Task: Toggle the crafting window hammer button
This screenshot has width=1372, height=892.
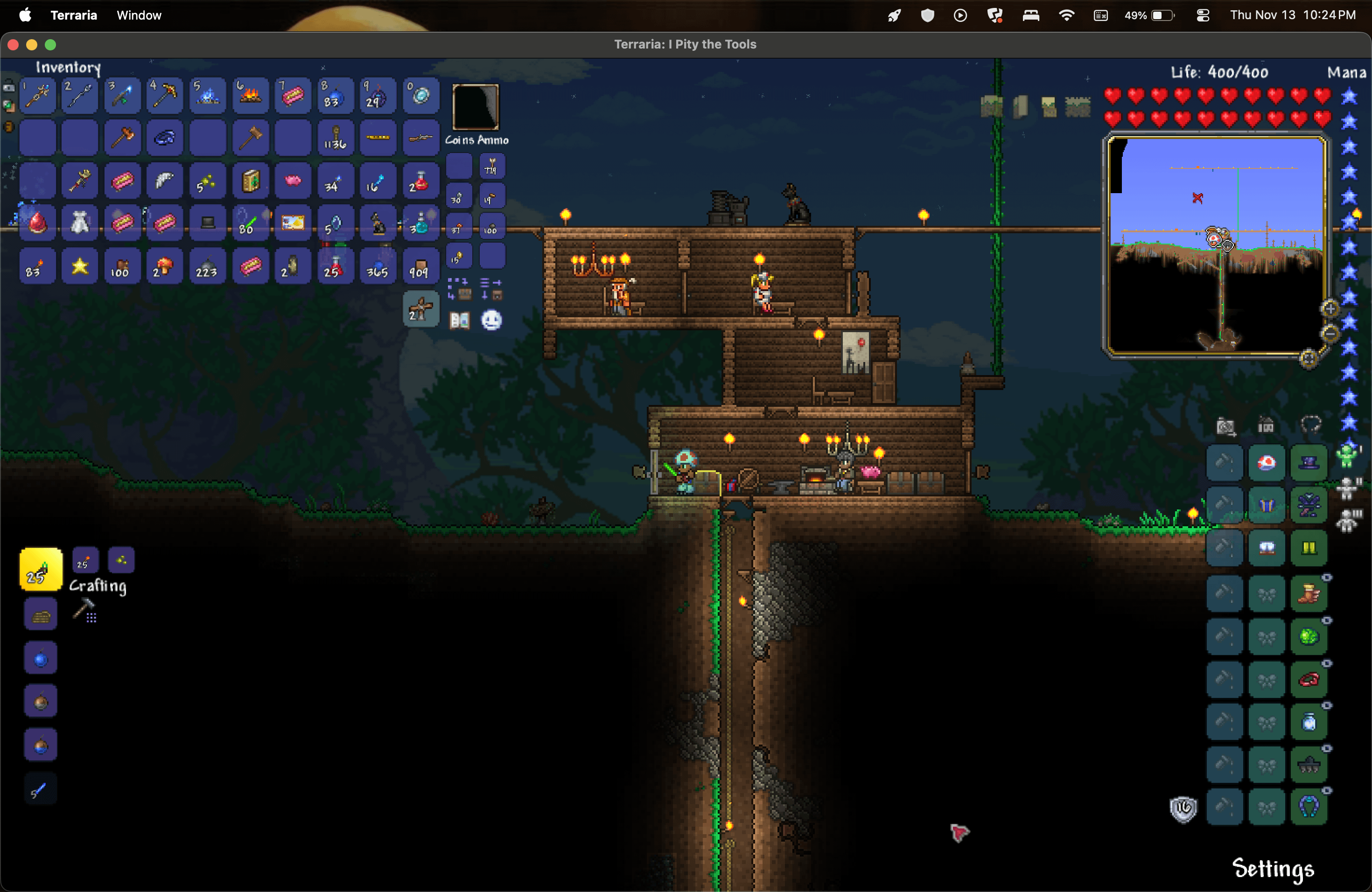Action: point(84,610)
